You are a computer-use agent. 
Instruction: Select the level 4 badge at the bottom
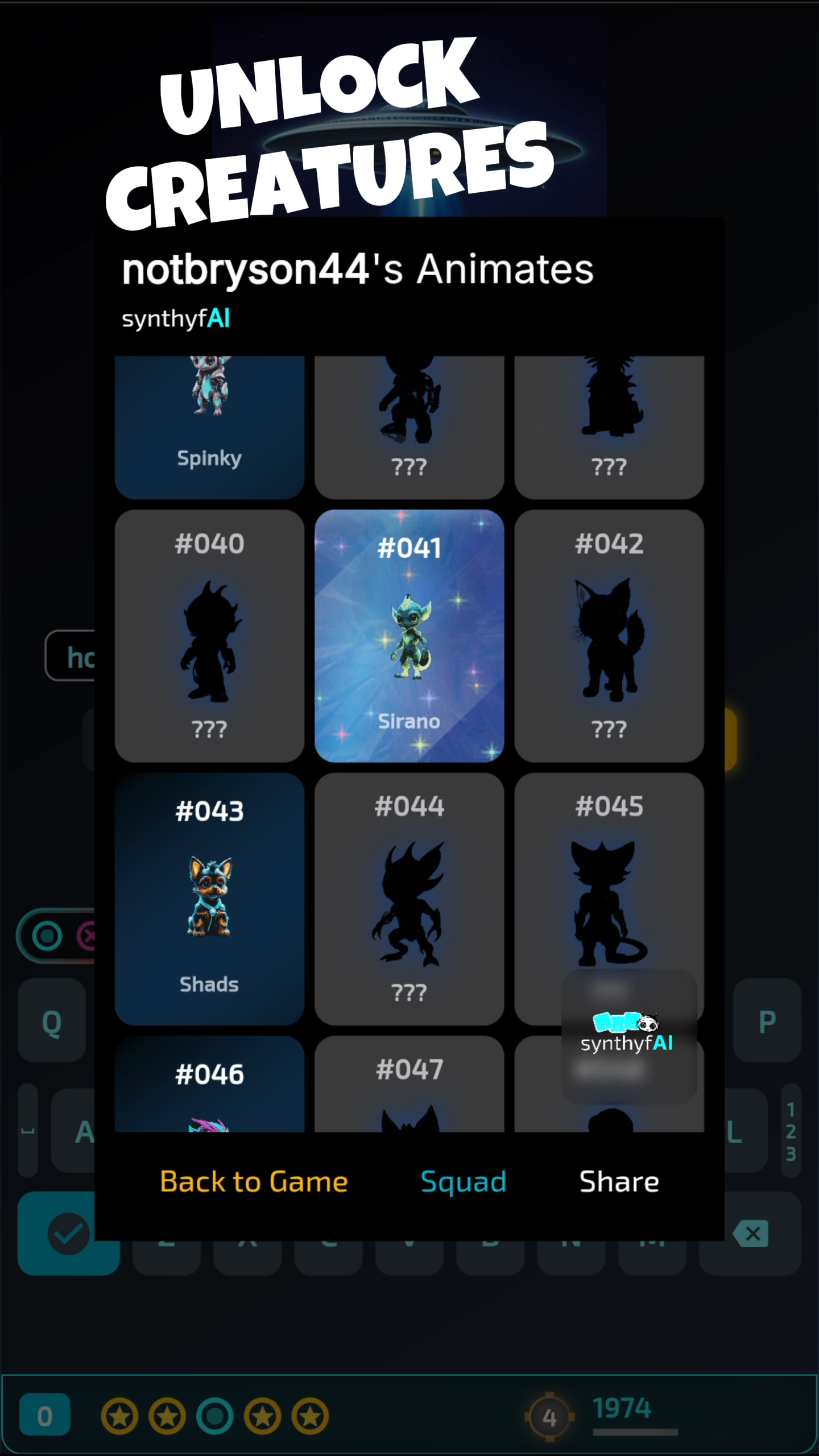click(549, 1417)
